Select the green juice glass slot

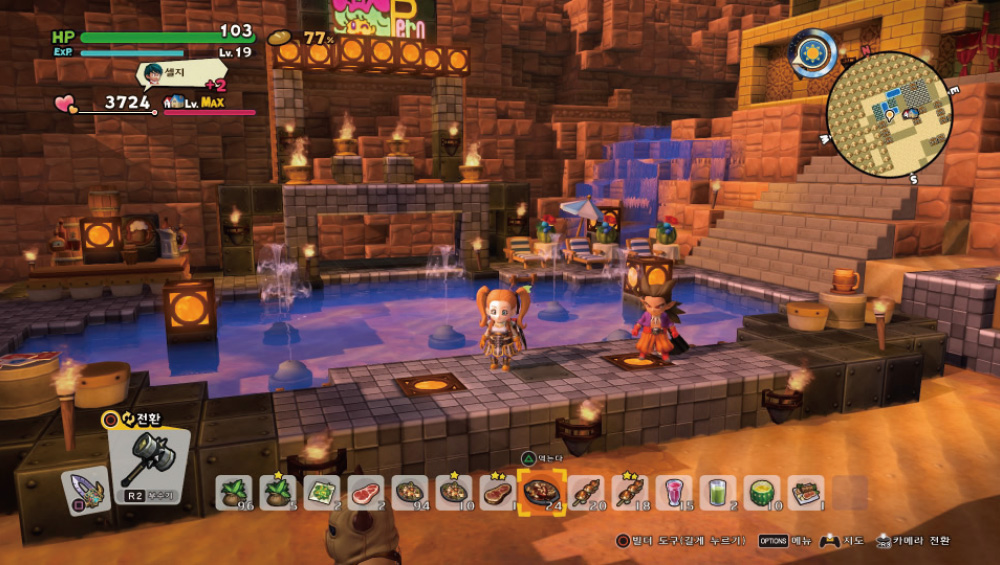(717, 492)
